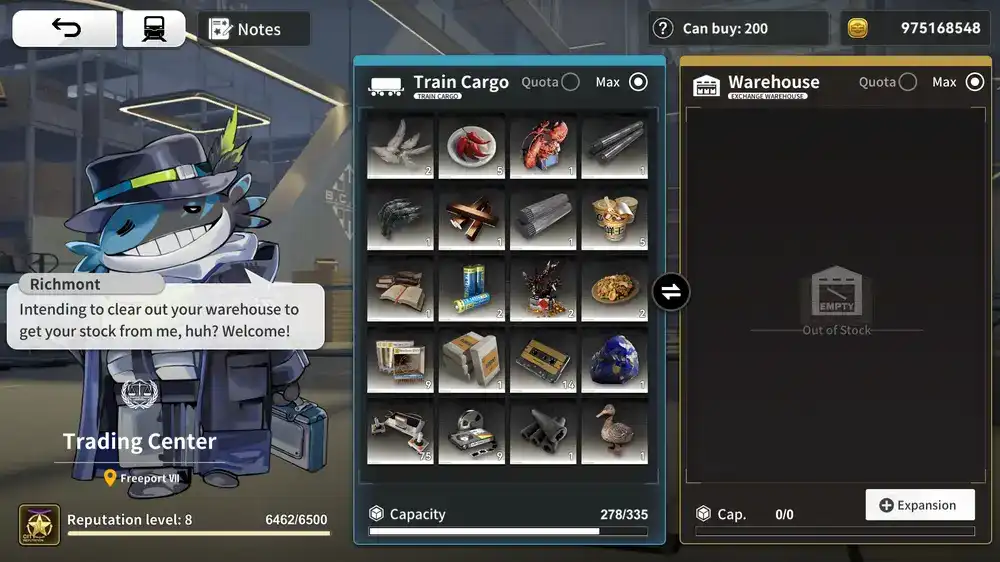Select the anvil cargo item
Image resolution: width=1000 pixels, height=562 pixels.
click(543, 433)
